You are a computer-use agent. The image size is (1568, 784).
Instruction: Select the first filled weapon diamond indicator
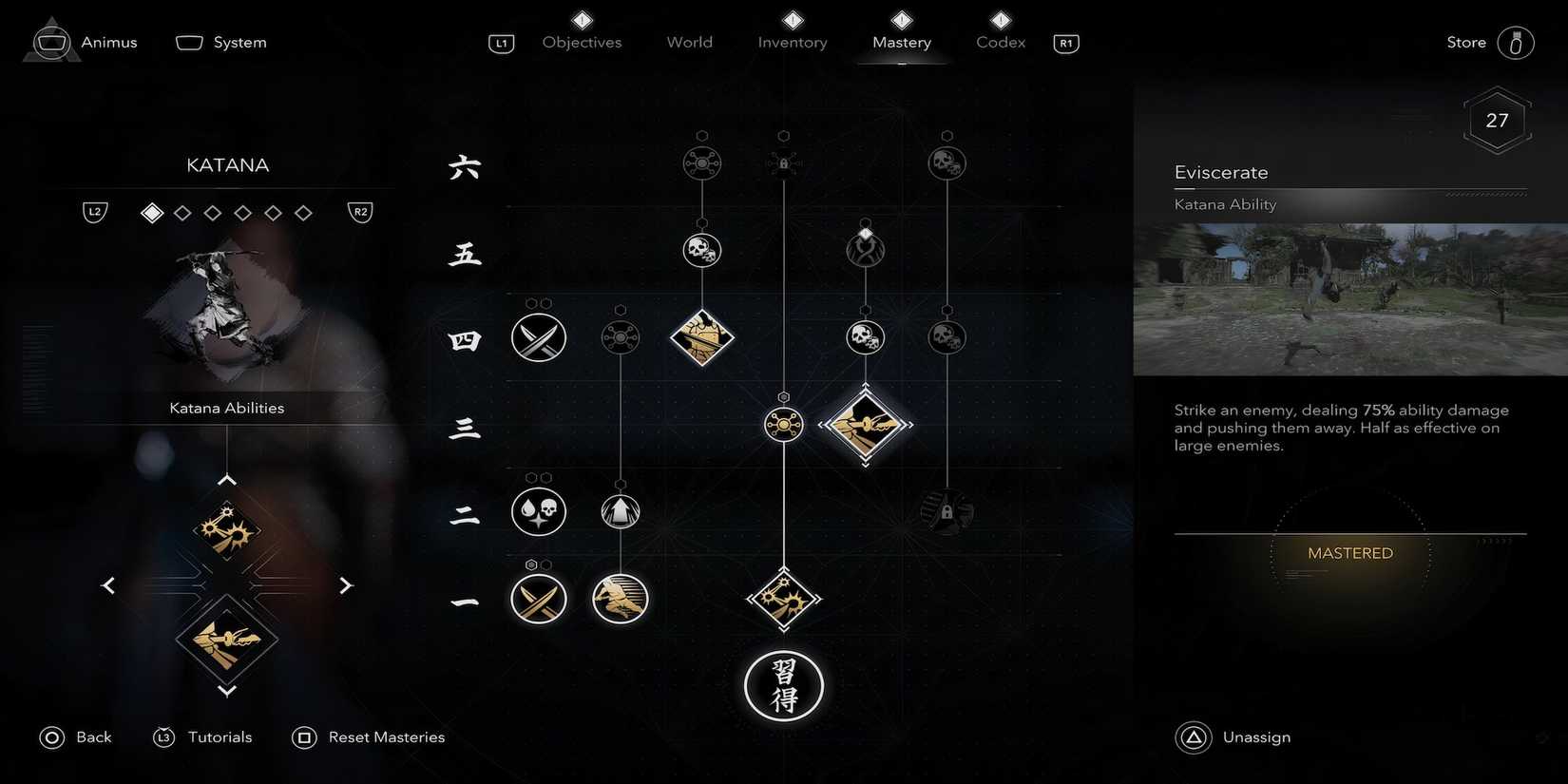pyautogui.click(x=151, y=212)
